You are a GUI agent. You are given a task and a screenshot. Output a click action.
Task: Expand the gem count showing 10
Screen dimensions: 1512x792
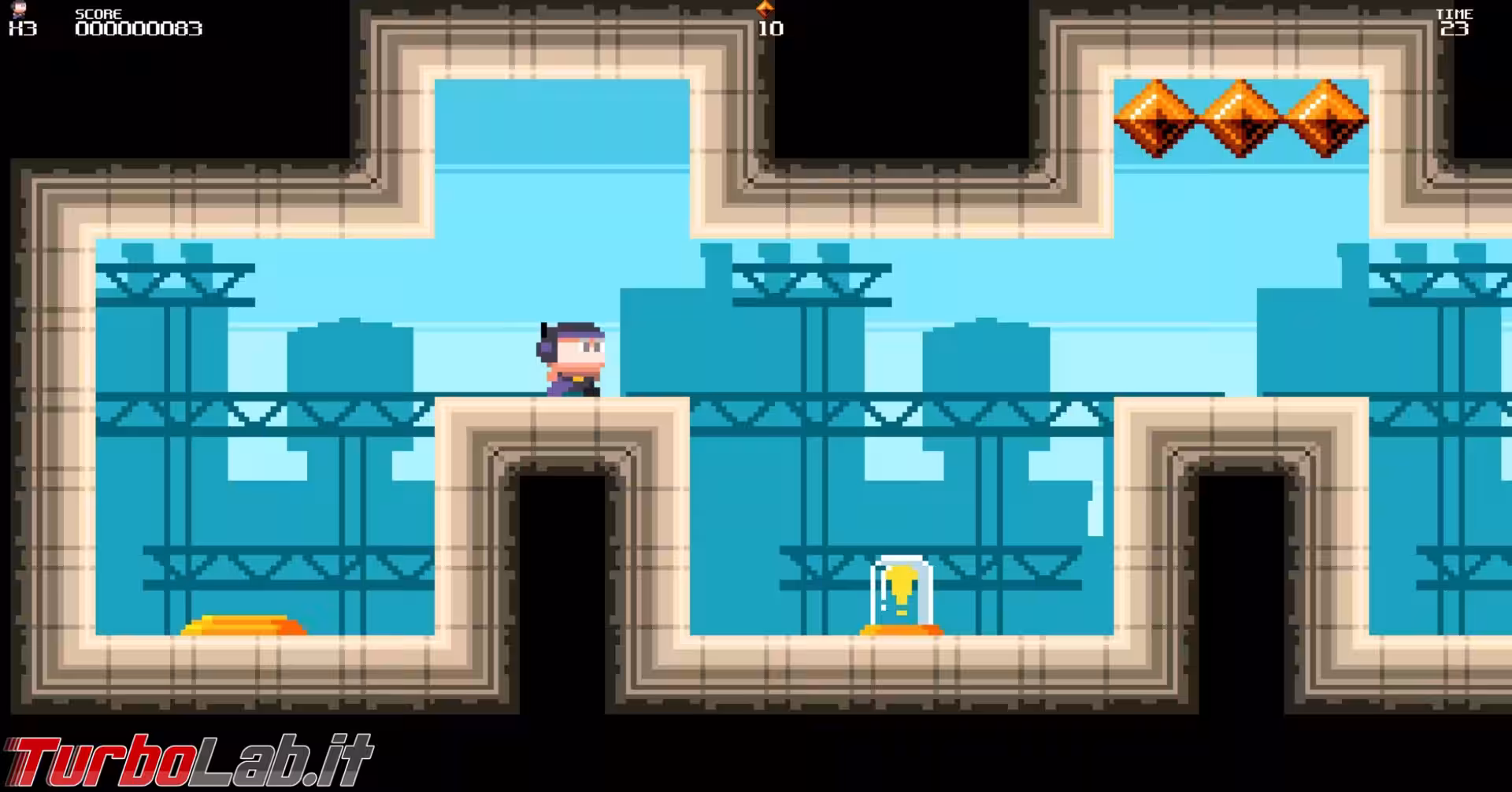coord(772,29)
